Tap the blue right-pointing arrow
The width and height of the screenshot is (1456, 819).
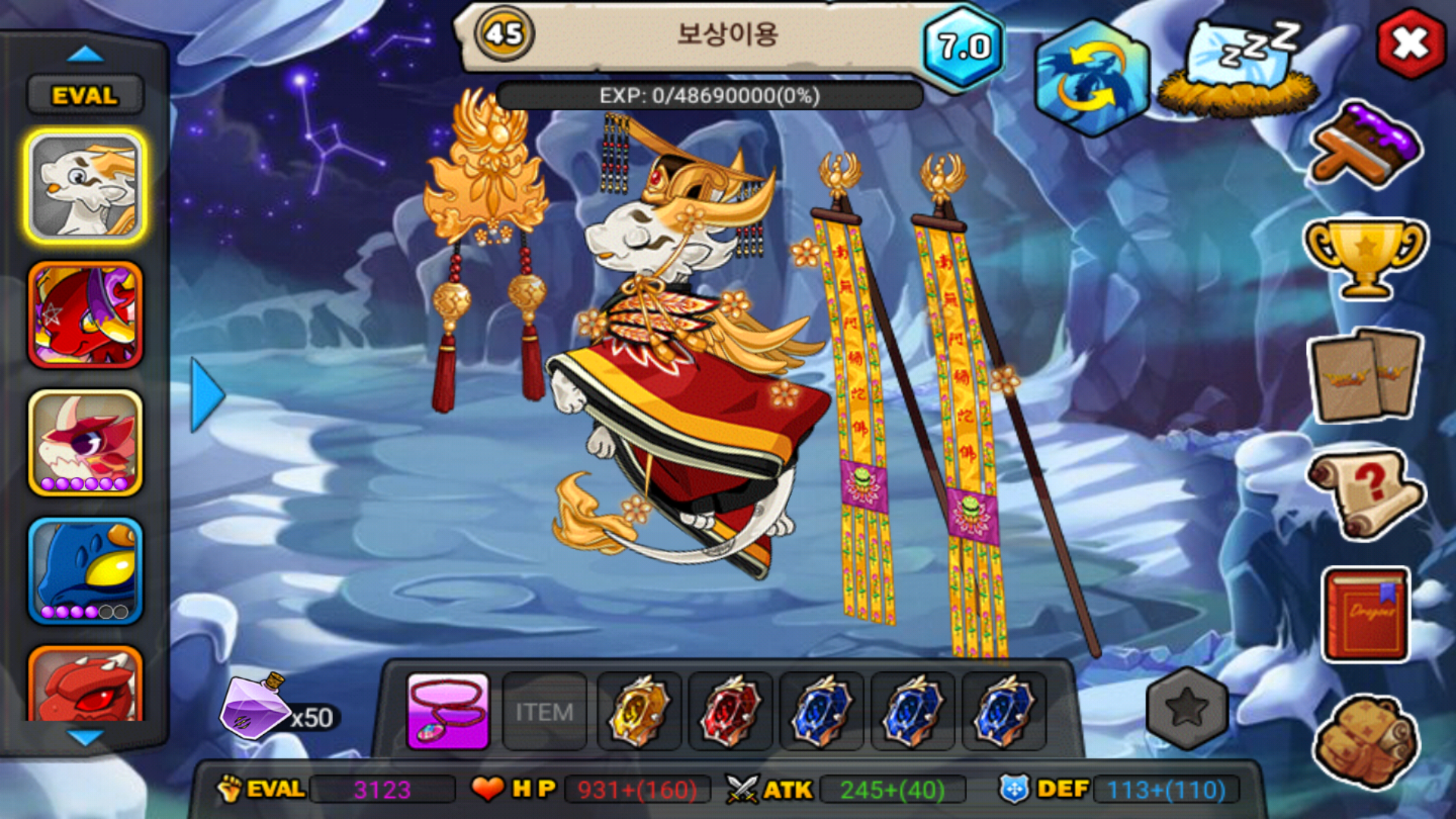pos(206,395)
